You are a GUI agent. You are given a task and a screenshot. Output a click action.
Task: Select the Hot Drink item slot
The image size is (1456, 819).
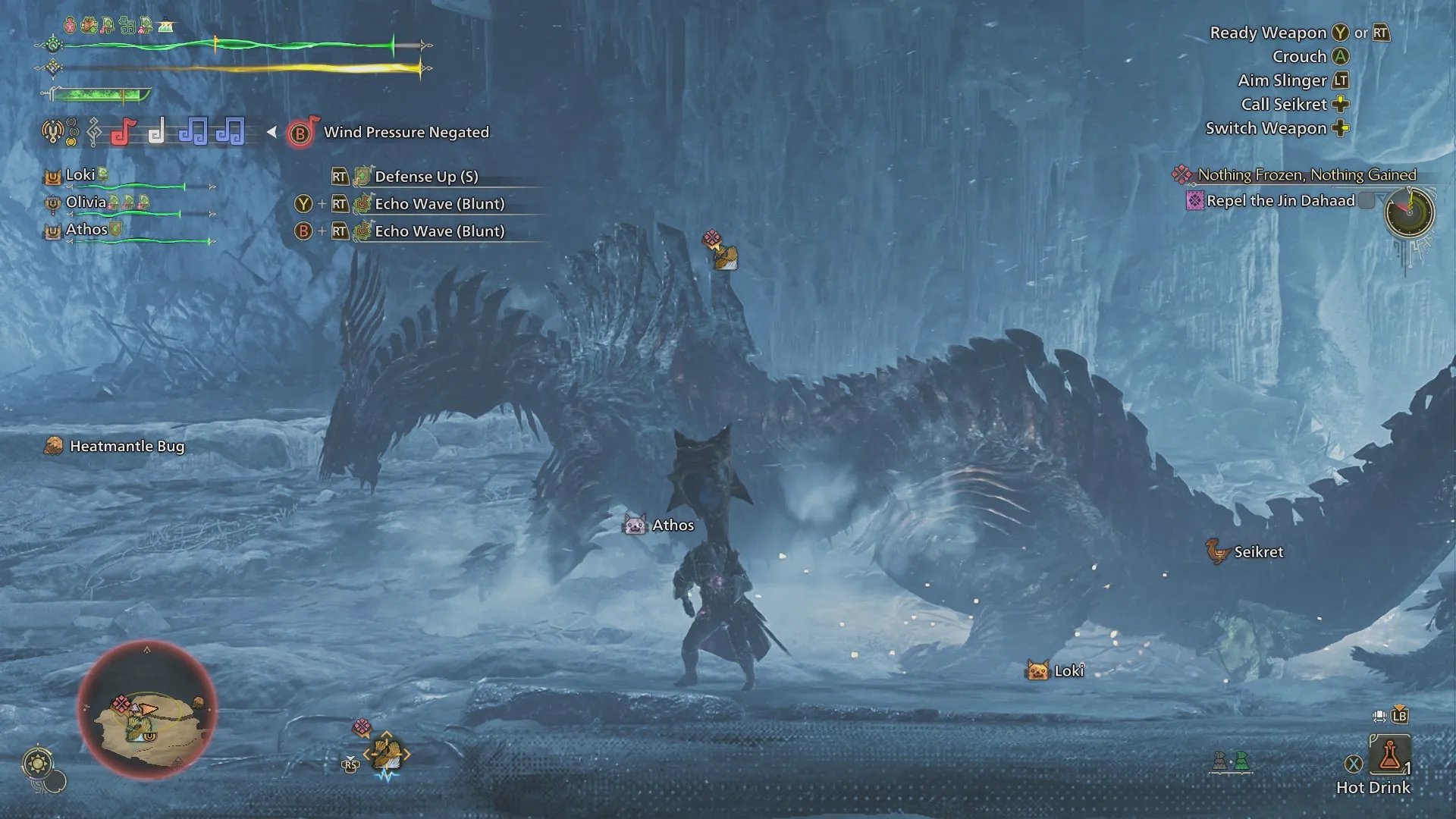1389,755
